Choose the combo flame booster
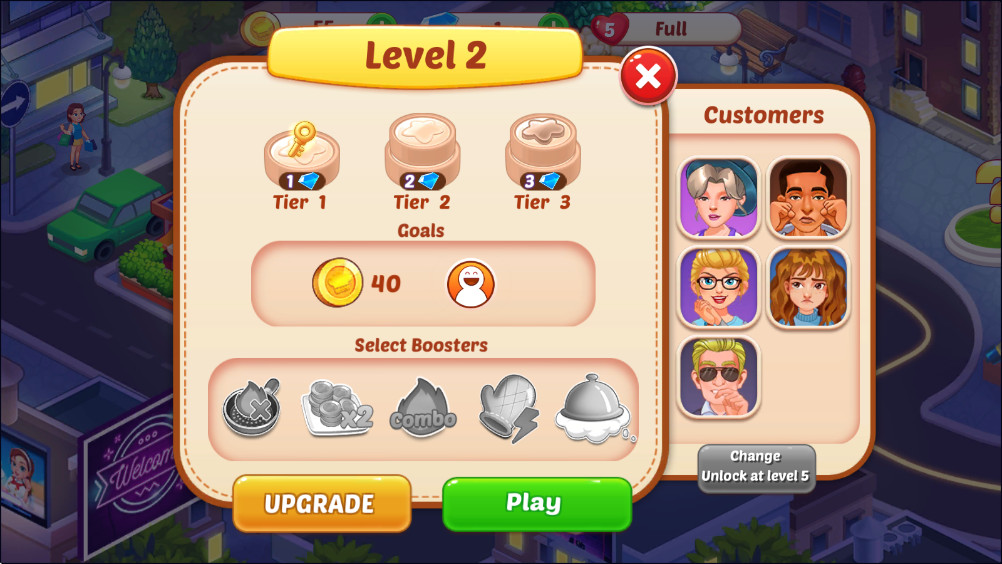This screenshot has width=1002, height=564. coord(423,409)
